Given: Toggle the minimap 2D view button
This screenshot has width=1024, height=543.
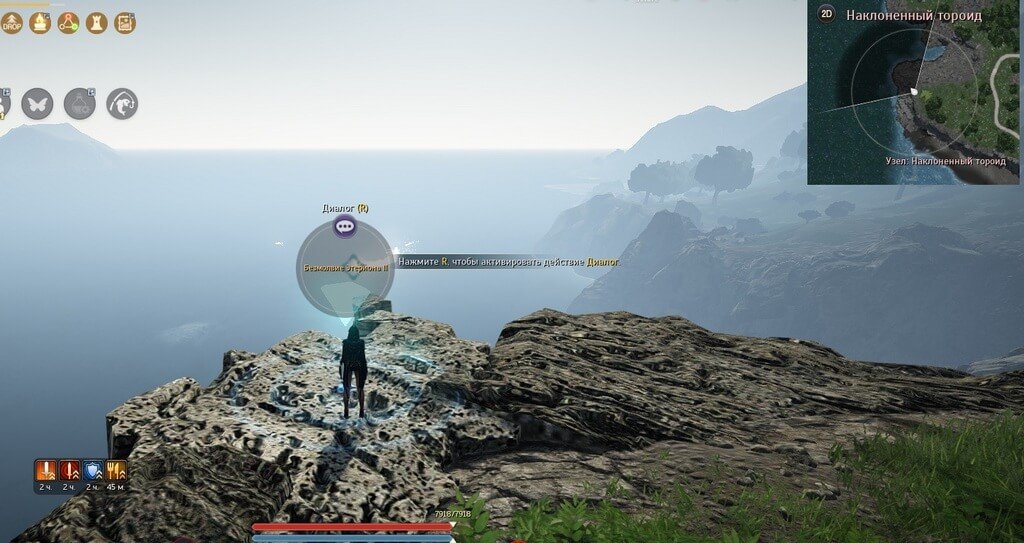Looking at the screenshot, I should 826,14.
